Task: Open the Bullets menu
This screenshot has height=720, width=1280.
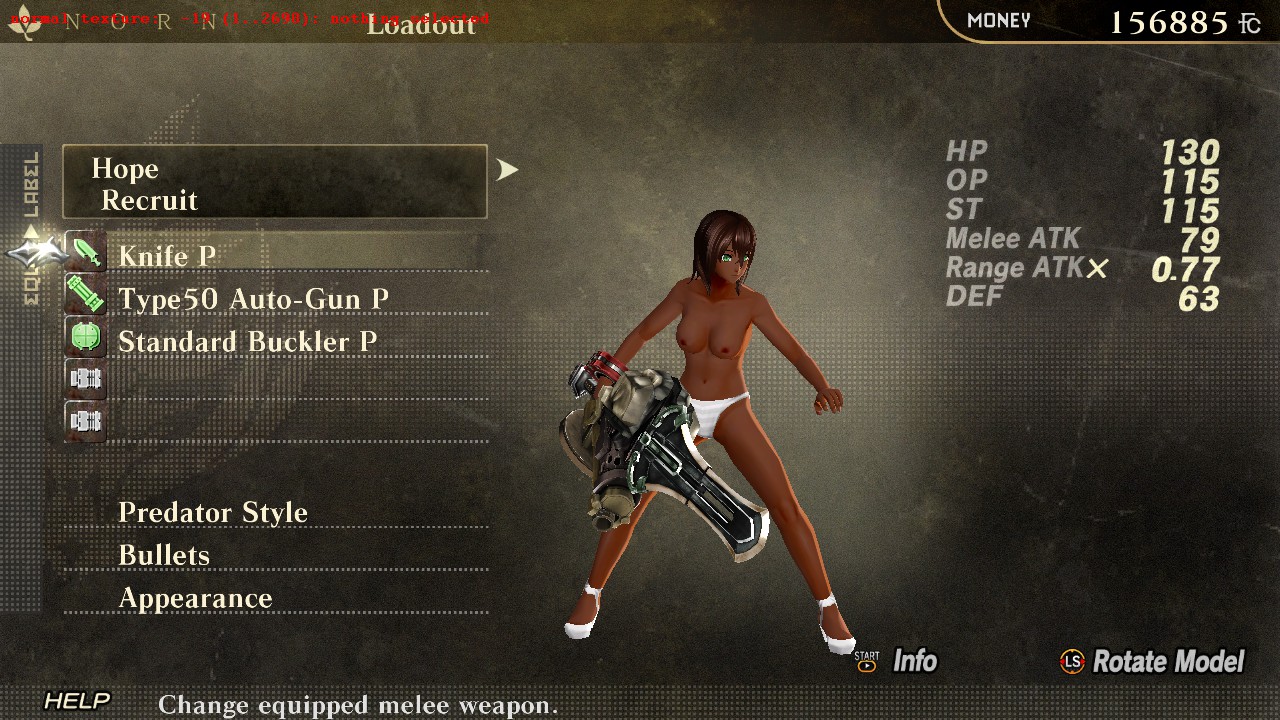Action: [x=164, y=555]
